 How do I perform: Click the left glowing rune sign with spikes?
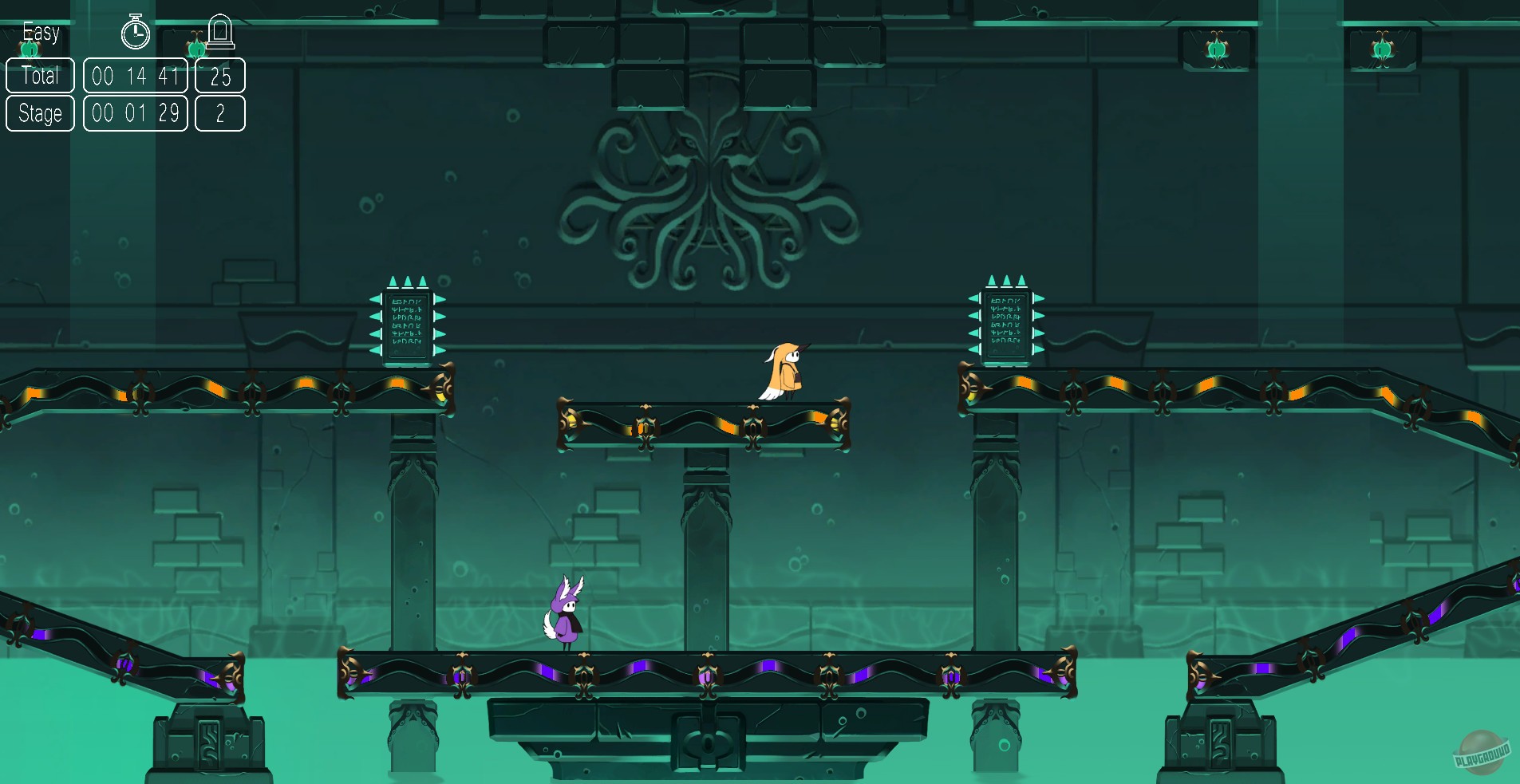[408, 323]
